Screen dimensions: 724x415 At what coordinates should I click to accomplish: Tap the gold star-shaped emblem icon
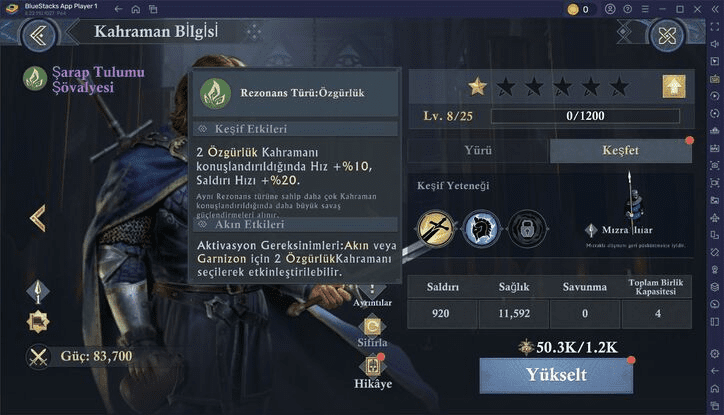pyautogui.click(x=38, y=322)
